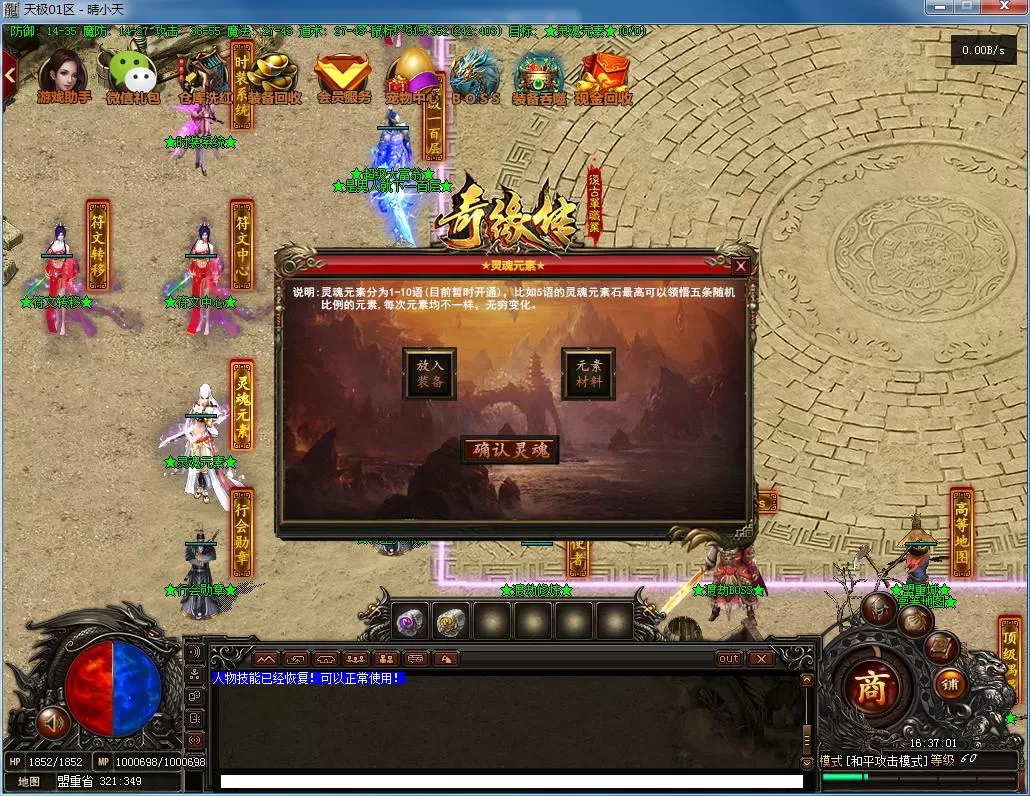Screen dimensions: 1030x796
Task: Click the 放入装备 button in the dialog
Action: pyautogui.click(x=430, y=374)
